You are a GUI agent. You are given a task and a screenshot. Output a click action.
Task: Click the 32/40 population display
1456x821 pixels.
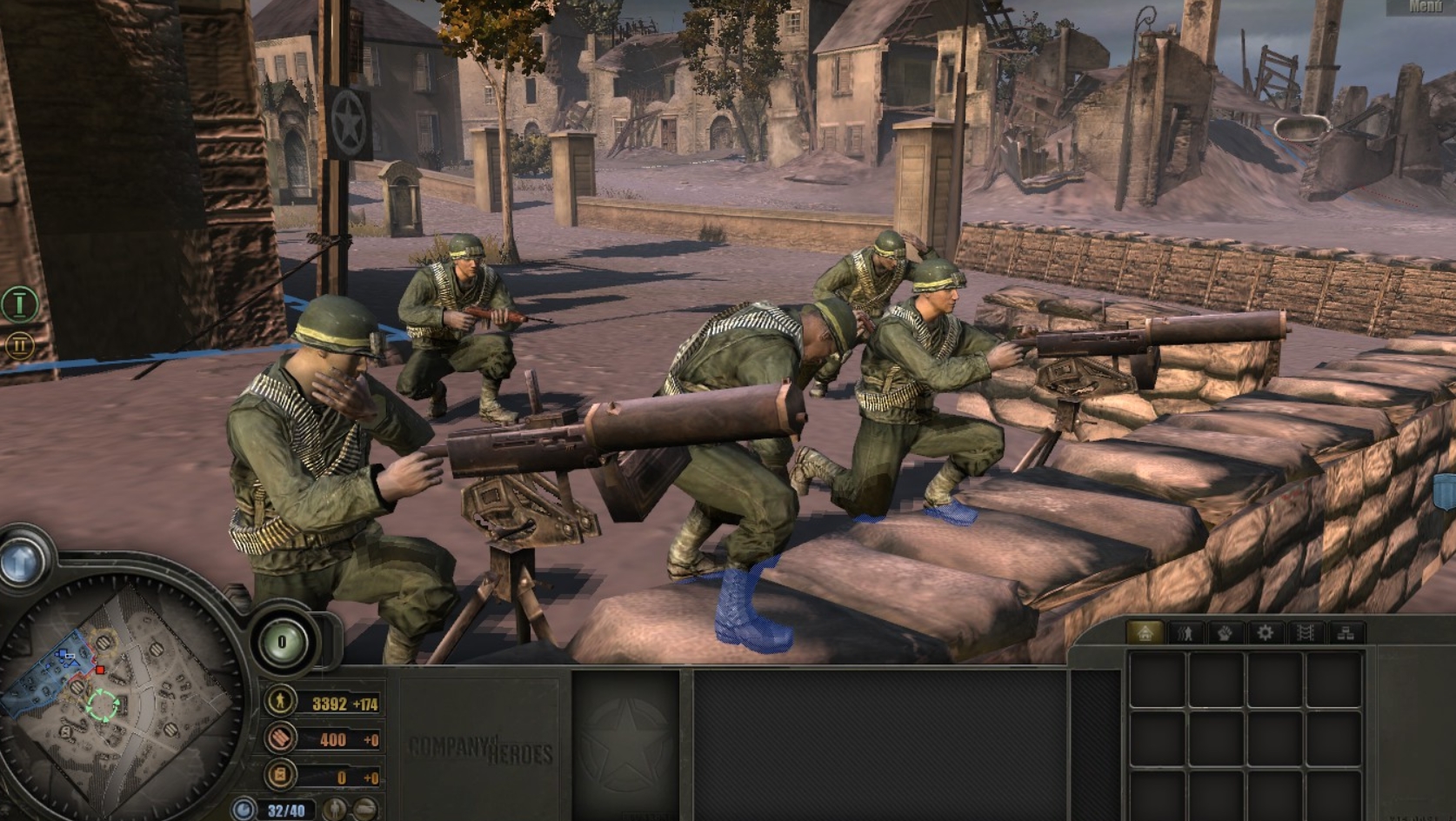[287, 807]
